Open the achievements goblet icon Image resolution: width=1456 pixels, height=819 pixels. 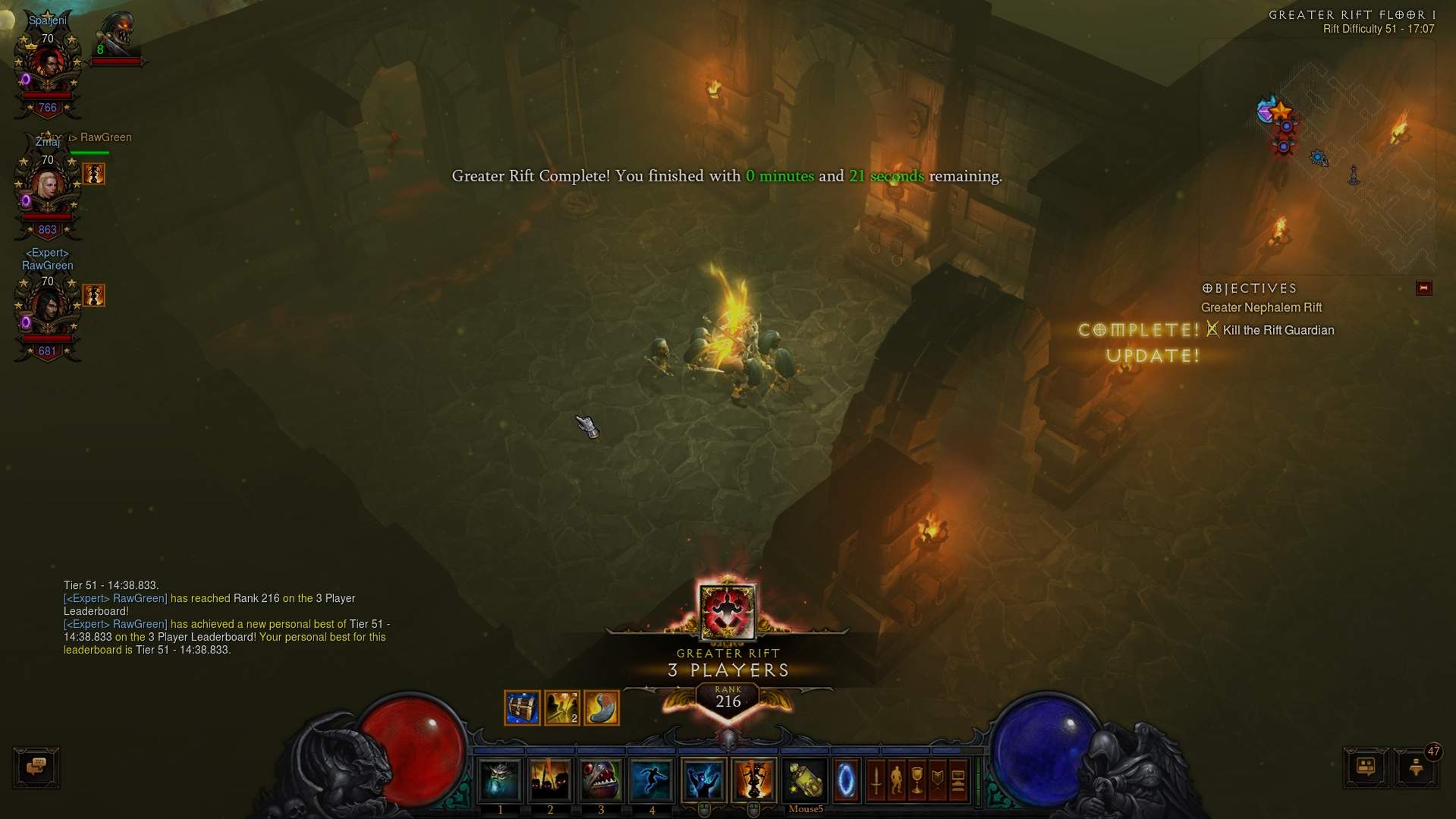[917, 780]
